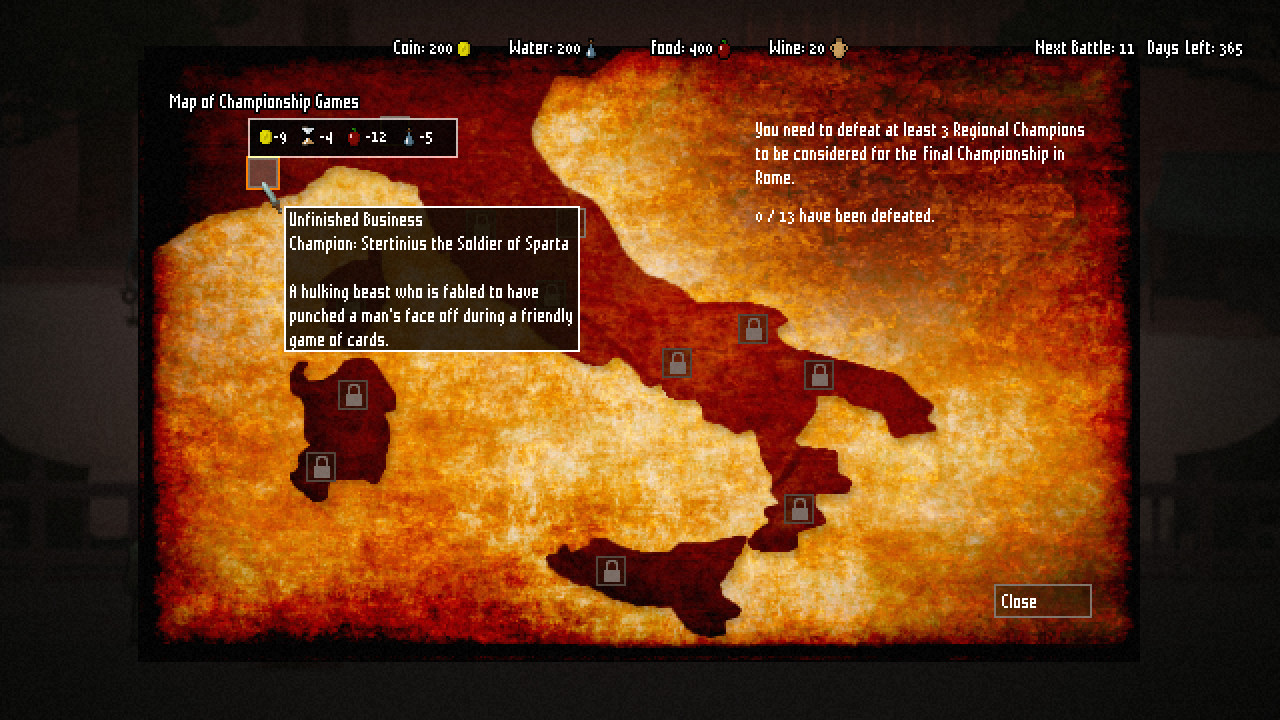Click the lock icon west of the peninsula coast
The height and width of the screenshot is (720, 1280).
click(675, 362)
